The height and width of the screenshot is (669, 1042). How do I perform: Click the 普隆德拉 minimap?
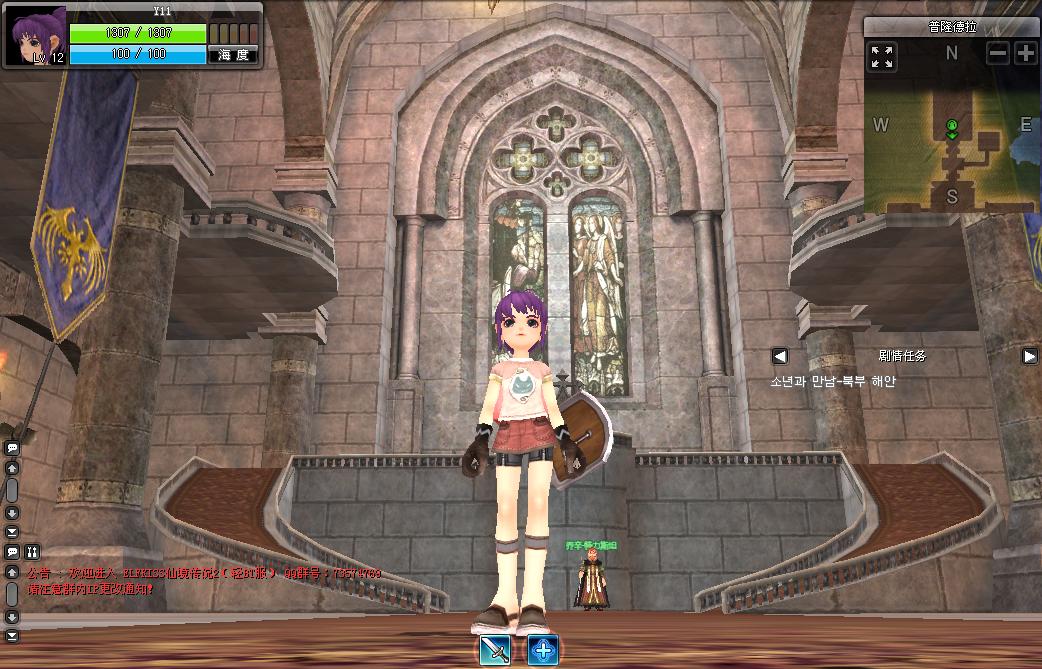[951, 140]
